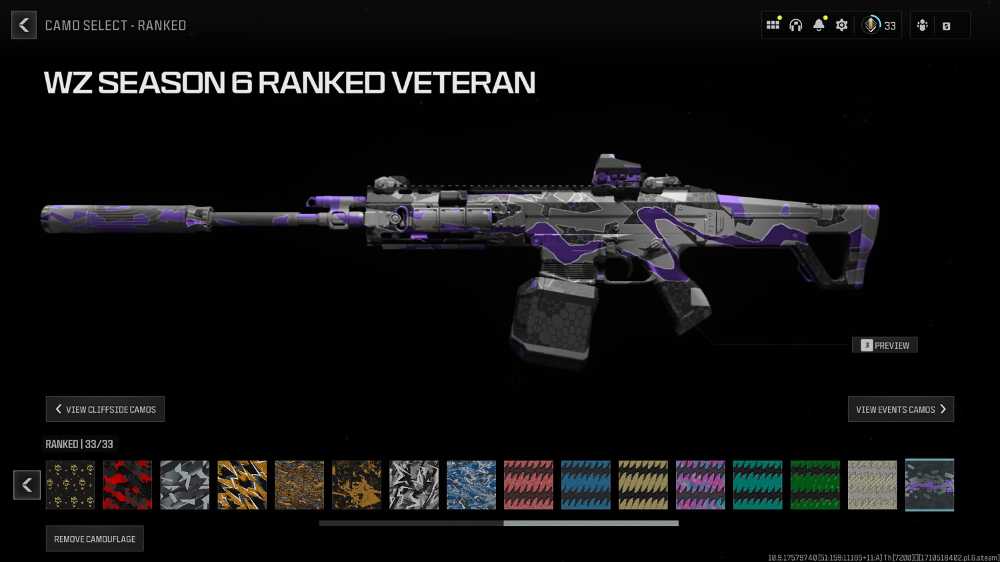Image resolution: width=1000 pixels, height=562 pixels.
Task: Open the social friends icon
Action: (922, 25)
